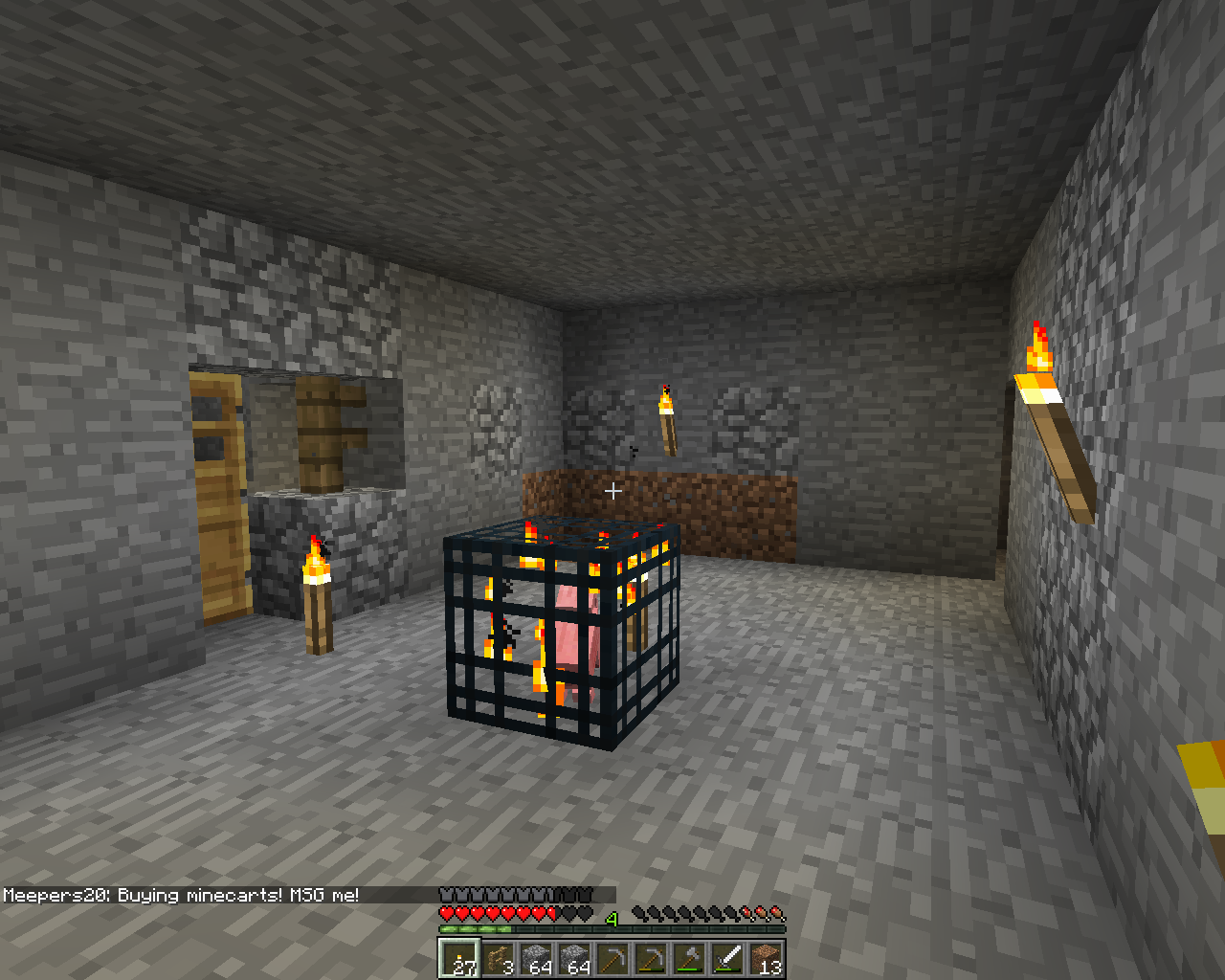
Task: Click the crosshair at screen center
Action: pyautogui.click(x=612, y=490)
